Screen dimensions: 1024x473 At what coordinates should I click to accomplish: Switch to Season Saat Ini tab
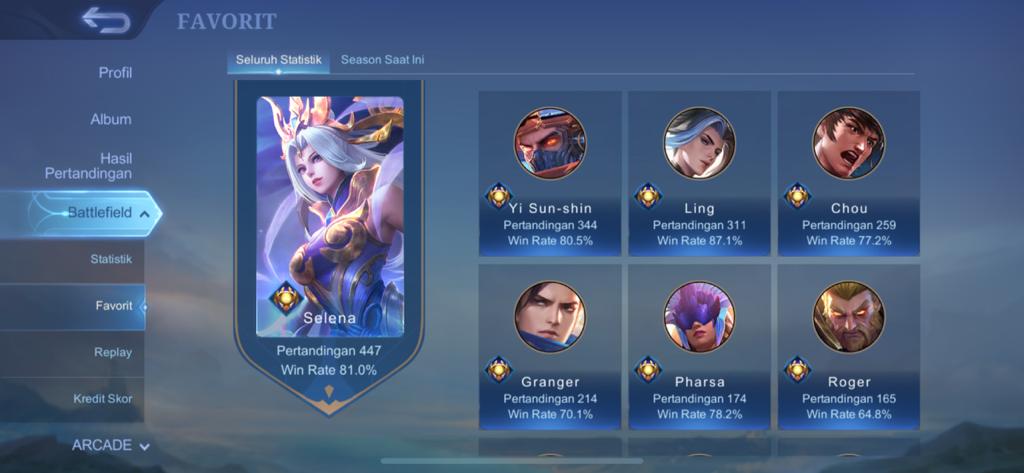pos(382,60)
